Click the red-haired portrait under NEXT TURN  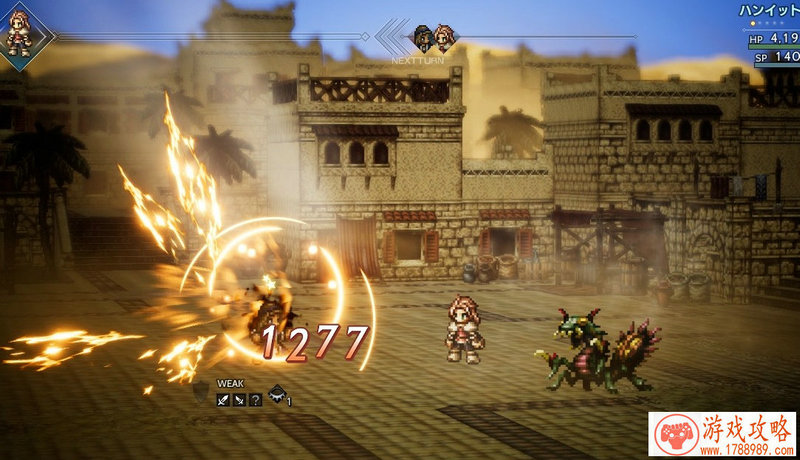click(445, 38)
